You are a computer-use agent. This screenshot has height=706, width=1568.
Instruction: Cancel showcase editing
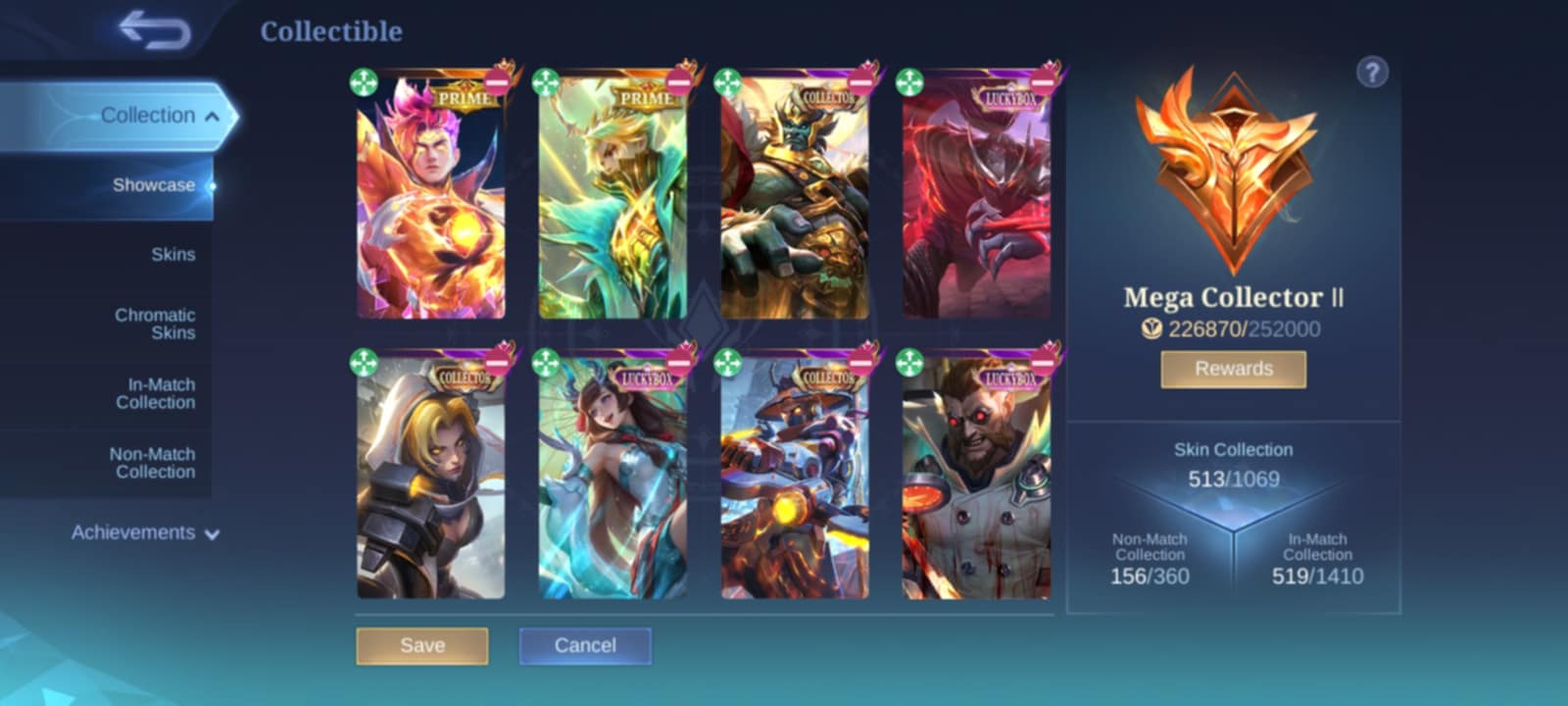point(585,646)
